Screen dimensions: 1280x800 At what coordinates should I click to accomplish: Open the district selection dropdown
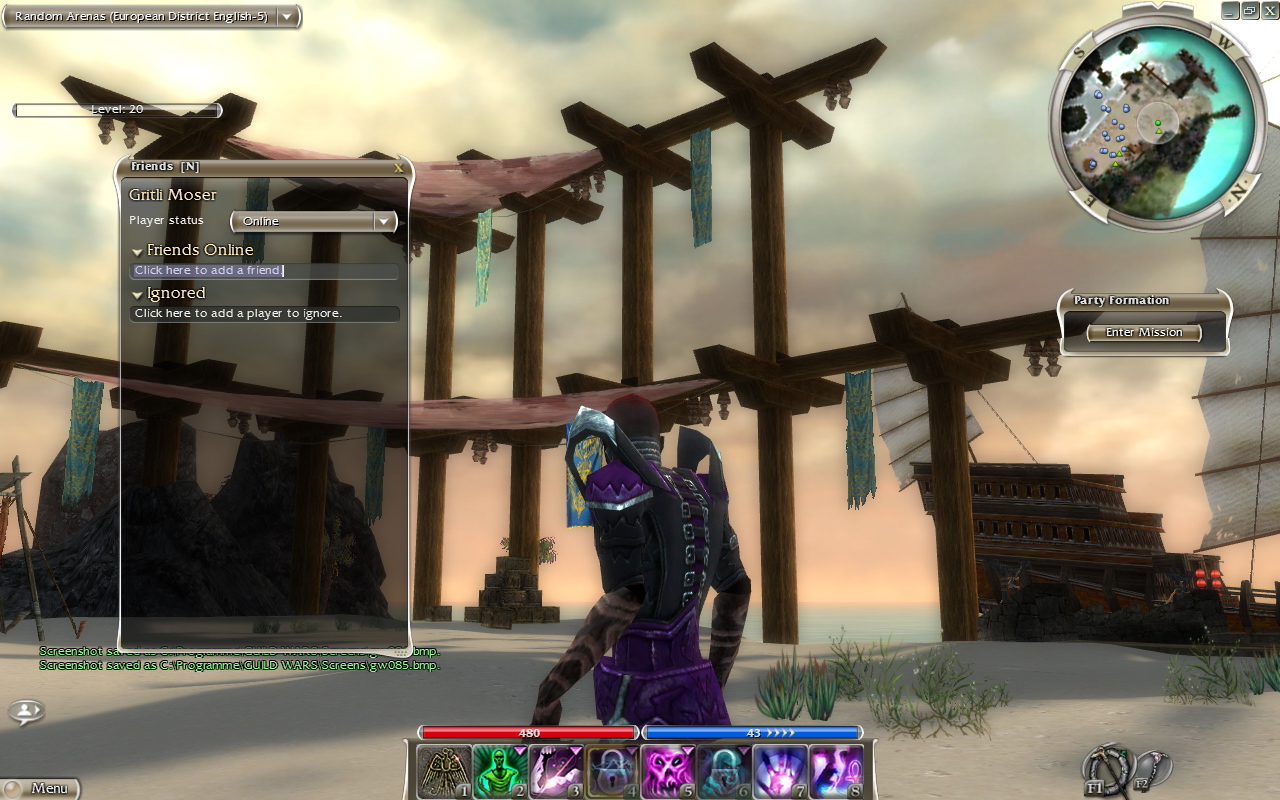[x=287, y=16]
